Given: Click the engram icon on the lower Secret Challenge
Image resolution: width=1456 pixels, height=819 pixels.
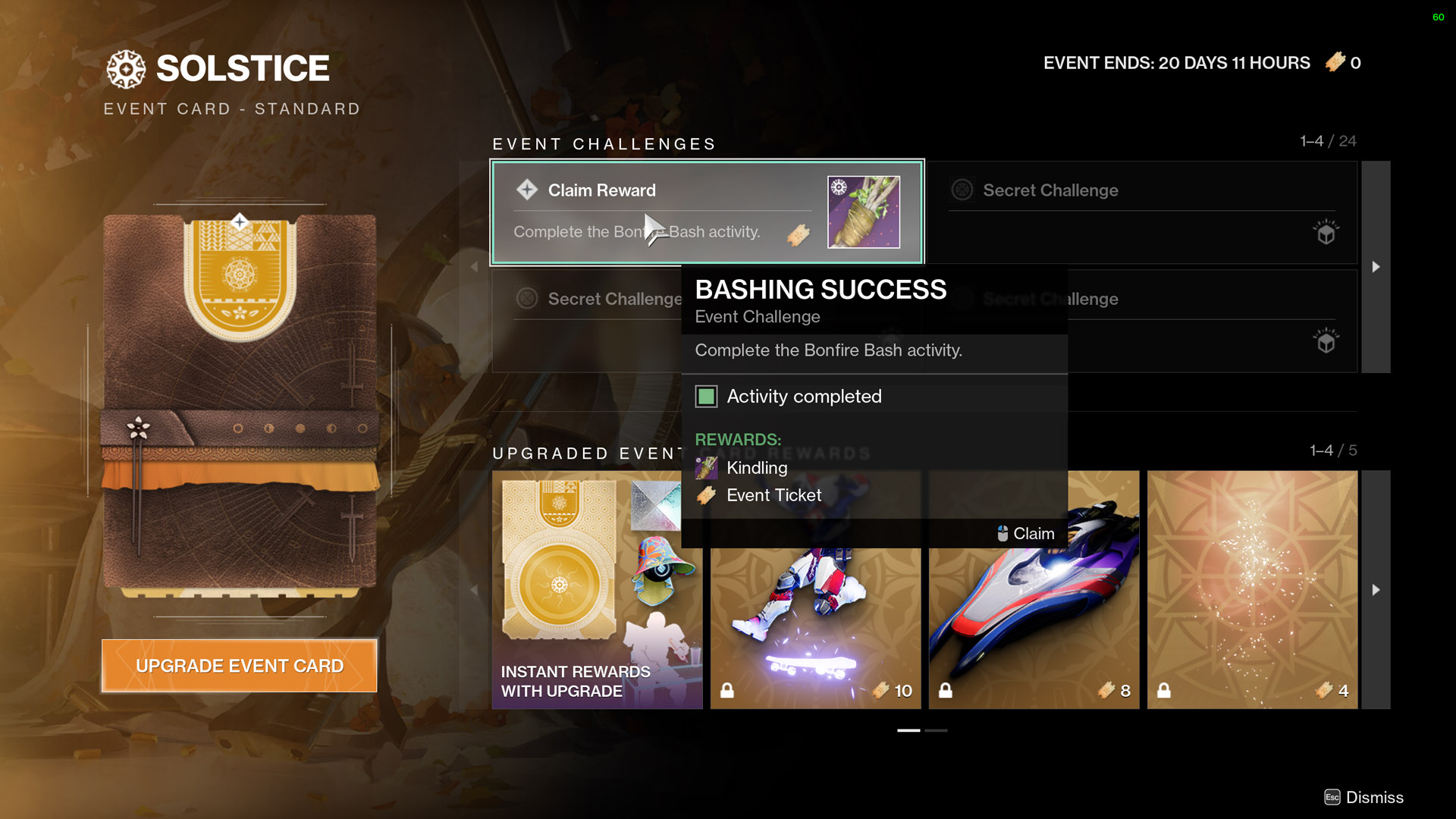Looking at the screenshot, I should coord(1324,343).
